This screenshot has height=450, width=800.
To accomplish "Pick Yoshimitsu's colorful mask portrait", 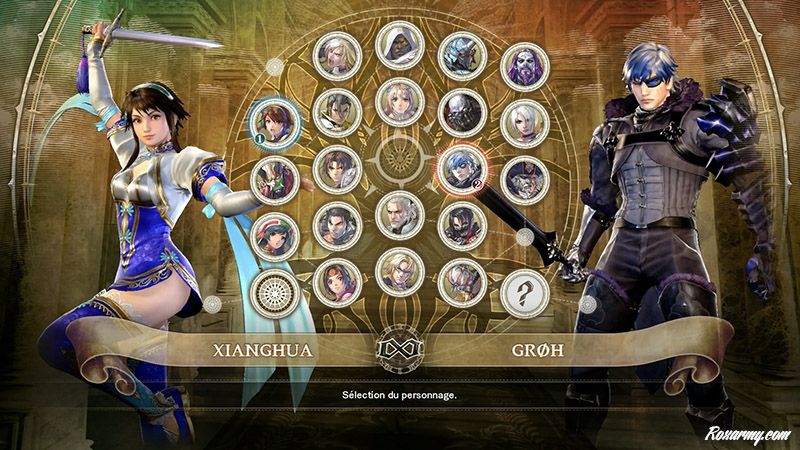I will click(x=275, y=178).
